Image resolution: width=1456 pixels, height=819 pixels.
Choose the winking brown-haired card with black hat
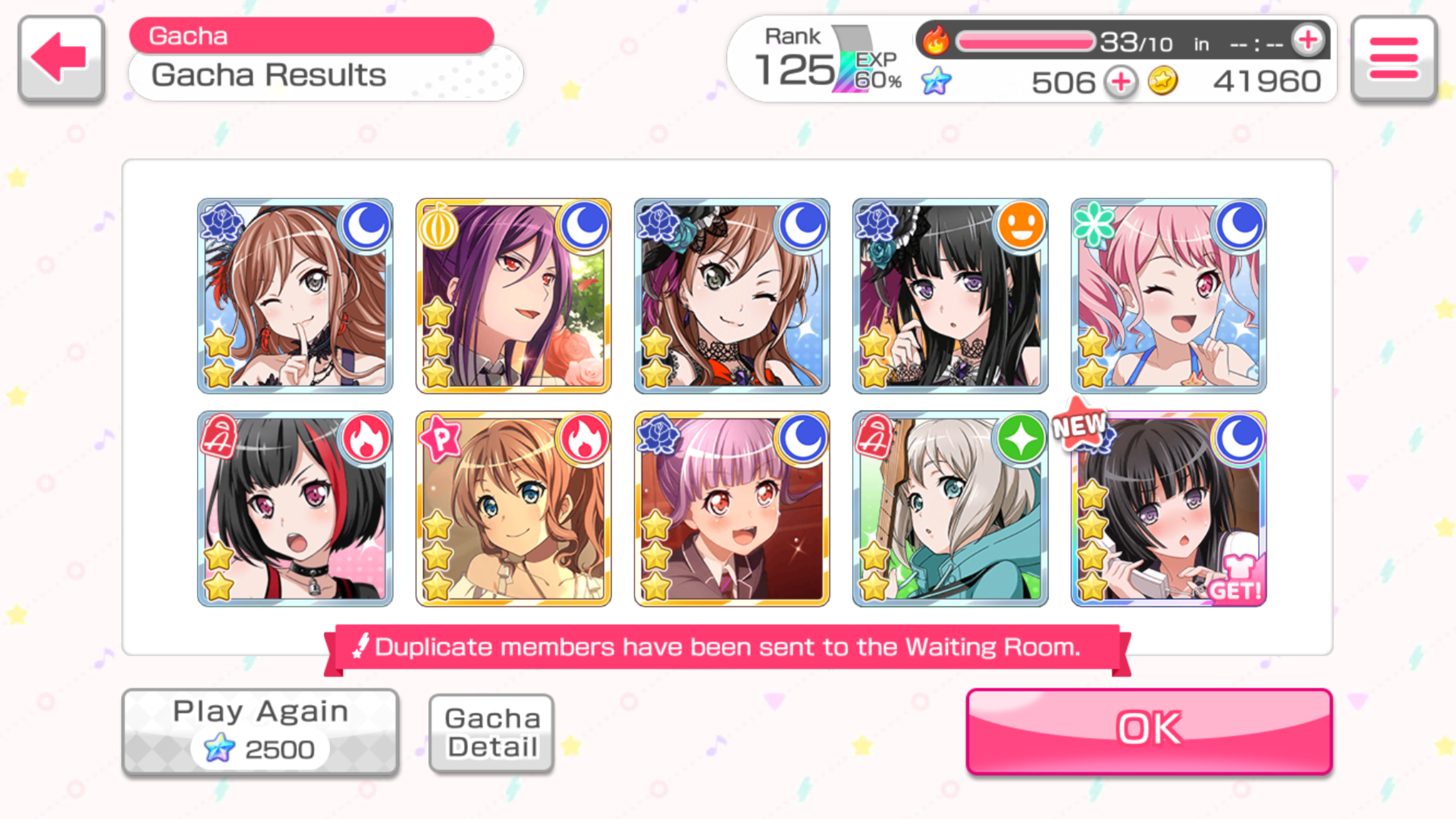[x=731, y=296]
